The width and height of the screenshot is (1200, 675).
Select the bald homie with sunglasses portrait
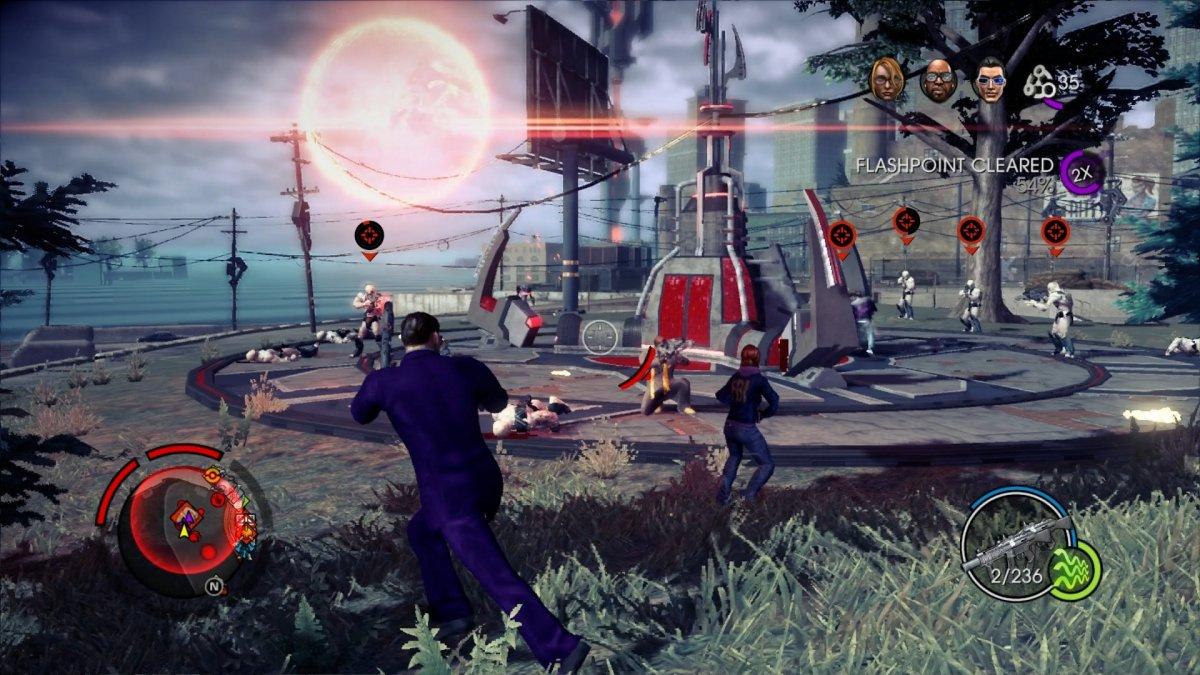click(939, 80)
